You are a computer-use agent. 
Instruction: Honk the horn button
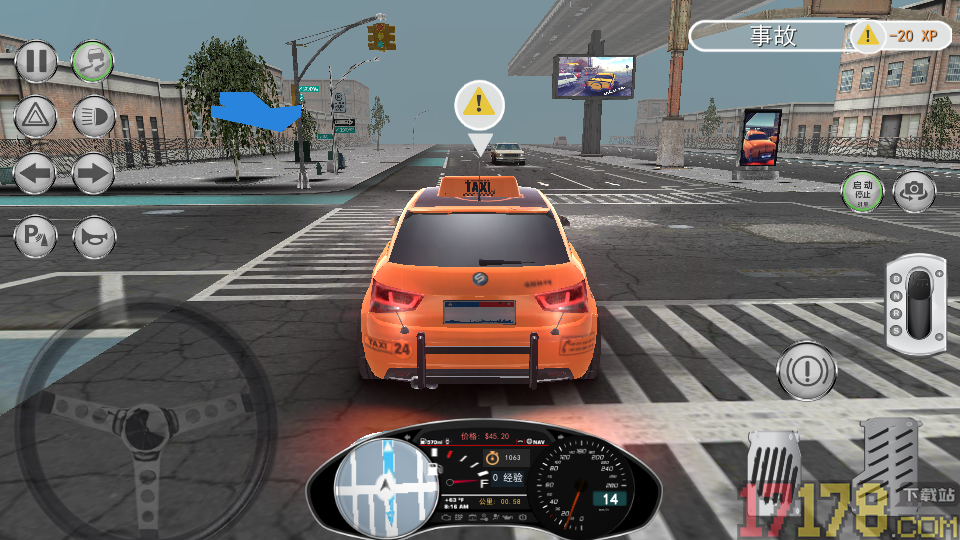point(93,237)
